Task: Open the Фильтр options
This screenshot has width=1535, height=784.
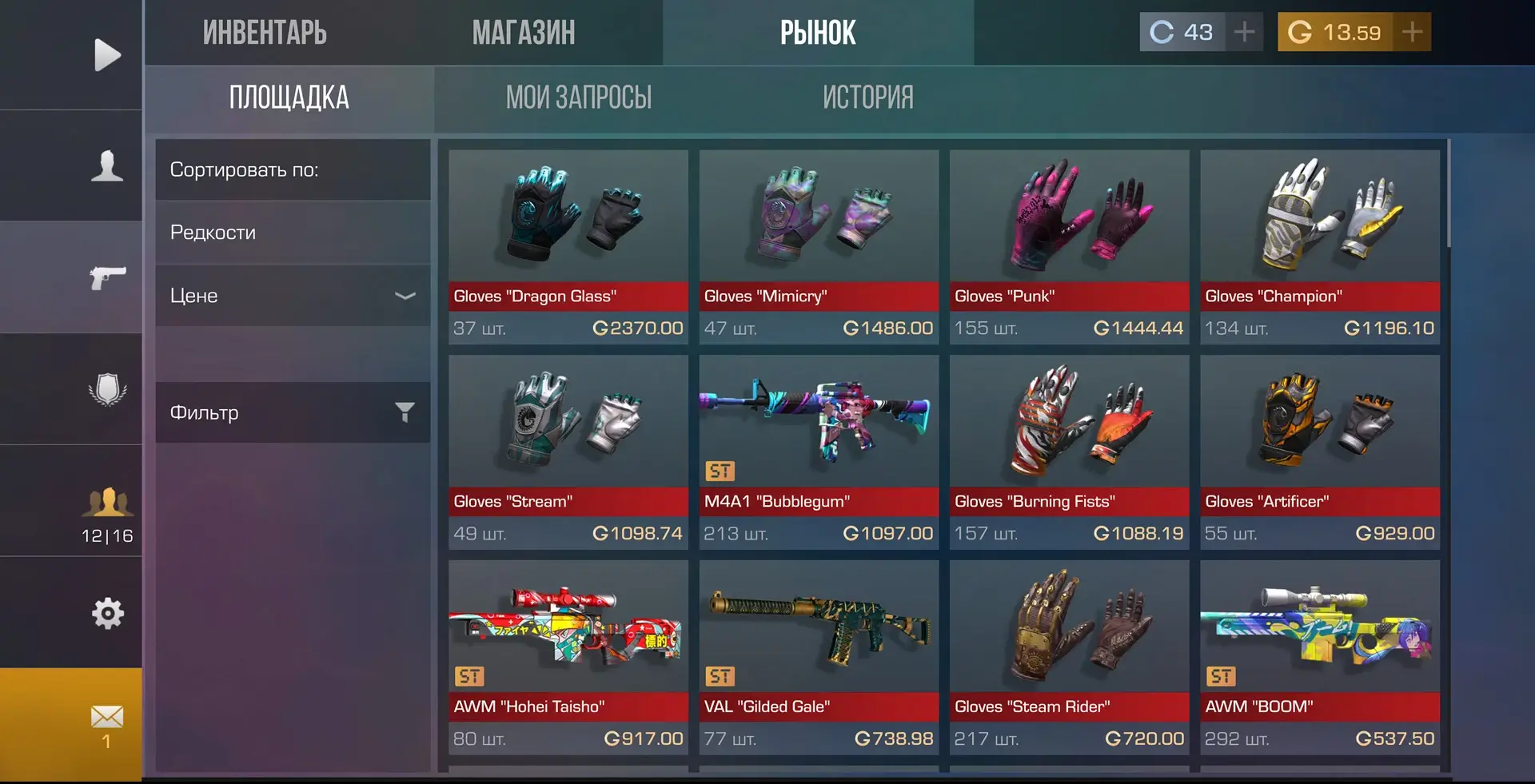Action: (293, 412)
